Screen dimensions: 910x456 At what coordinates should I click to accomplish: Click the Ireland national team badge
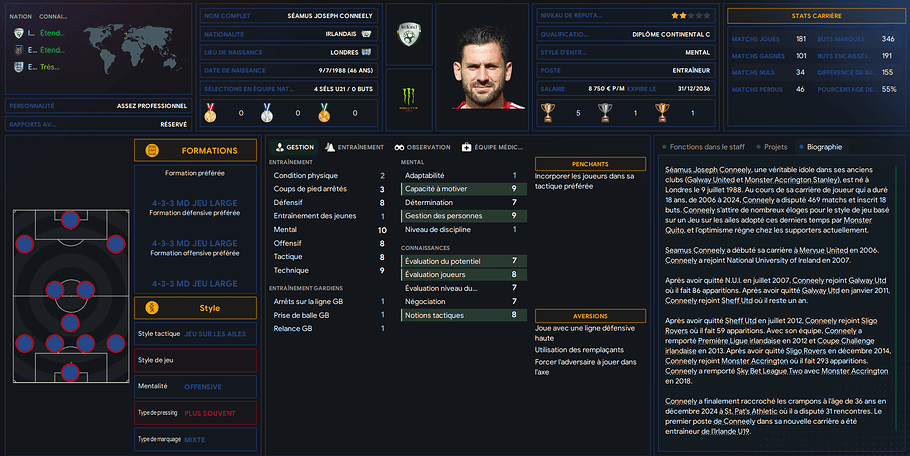408,35
